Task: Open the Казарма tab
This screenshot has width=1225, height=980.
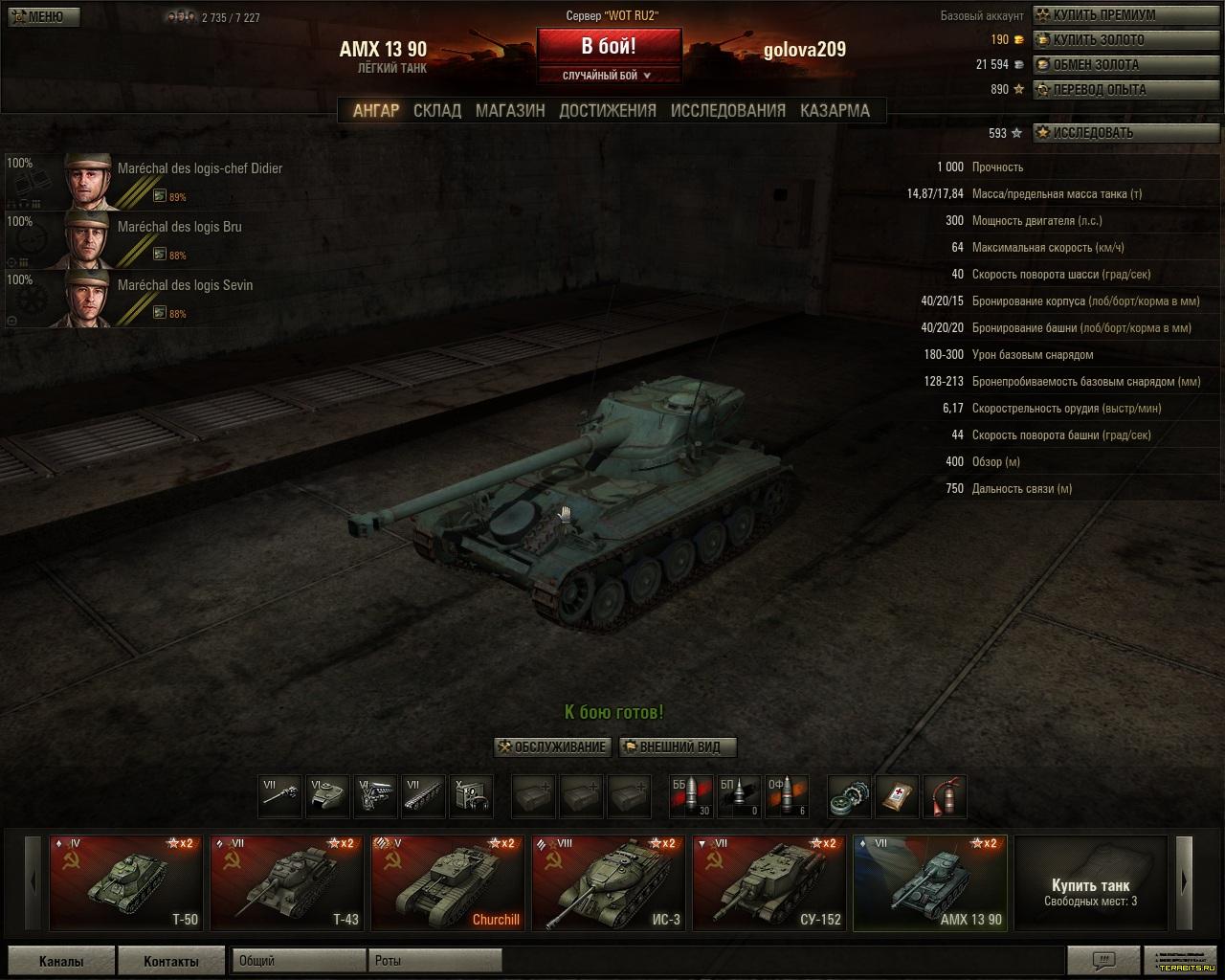Action: point(835,110)
